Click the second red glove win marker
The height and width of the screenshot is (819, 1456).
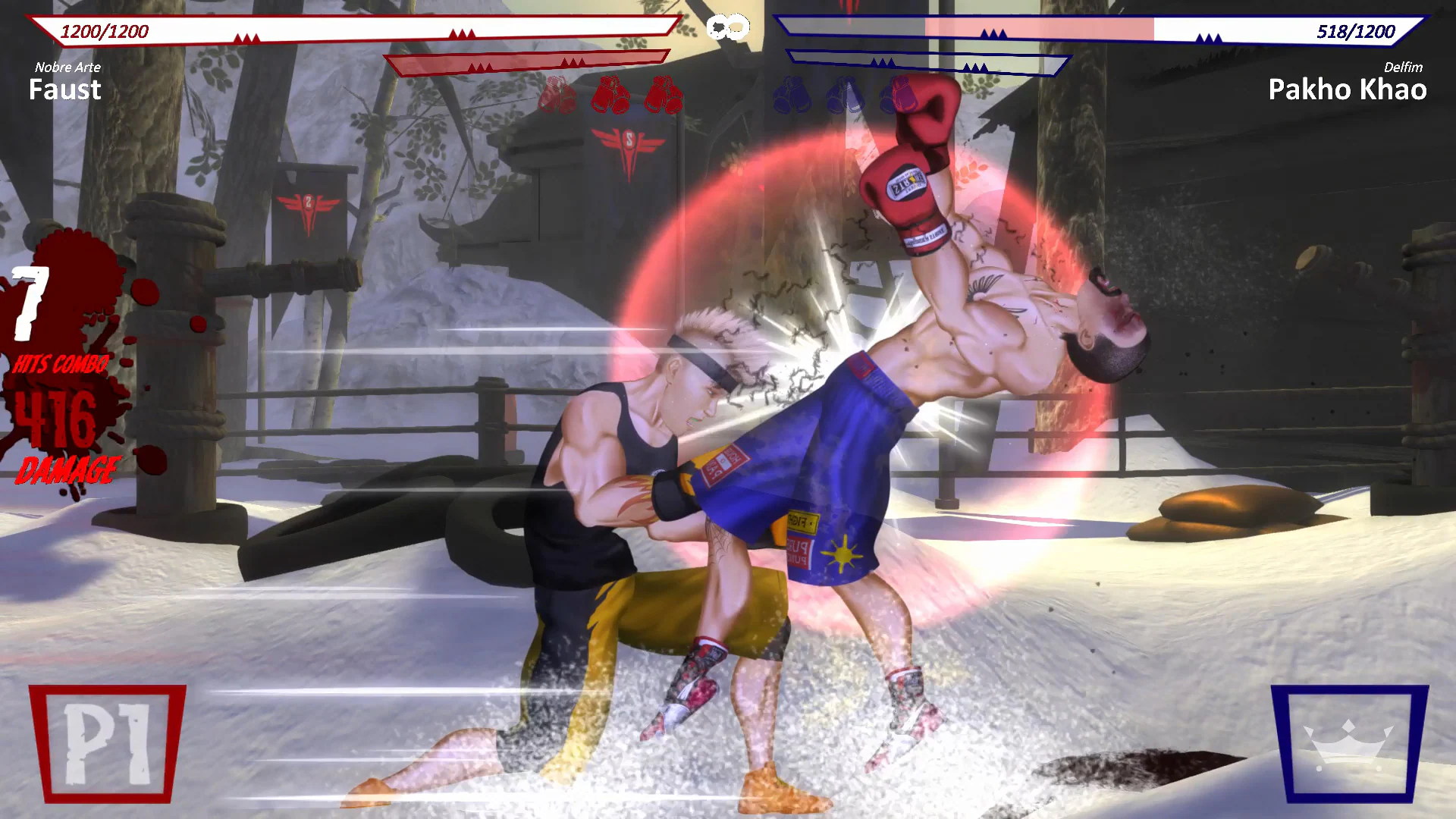pos(611,96)
